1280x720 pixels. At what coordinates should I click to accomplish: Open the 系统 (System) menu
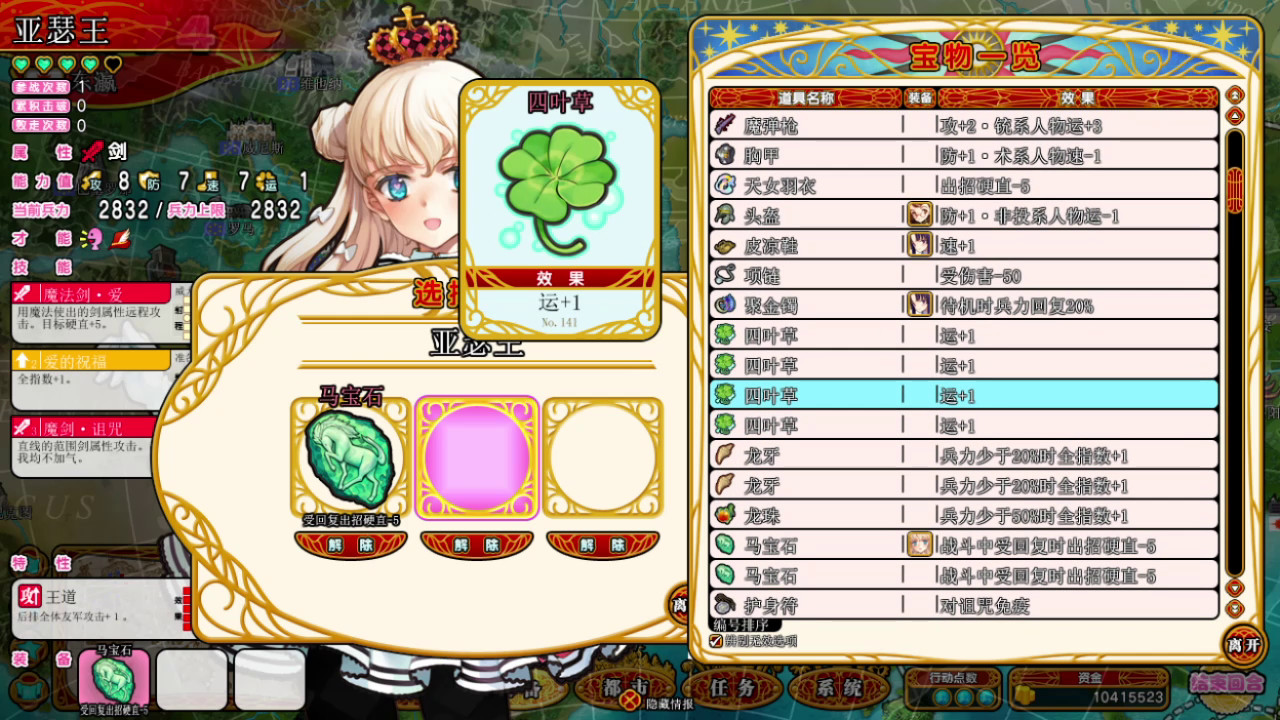click(x=836, y=688)
